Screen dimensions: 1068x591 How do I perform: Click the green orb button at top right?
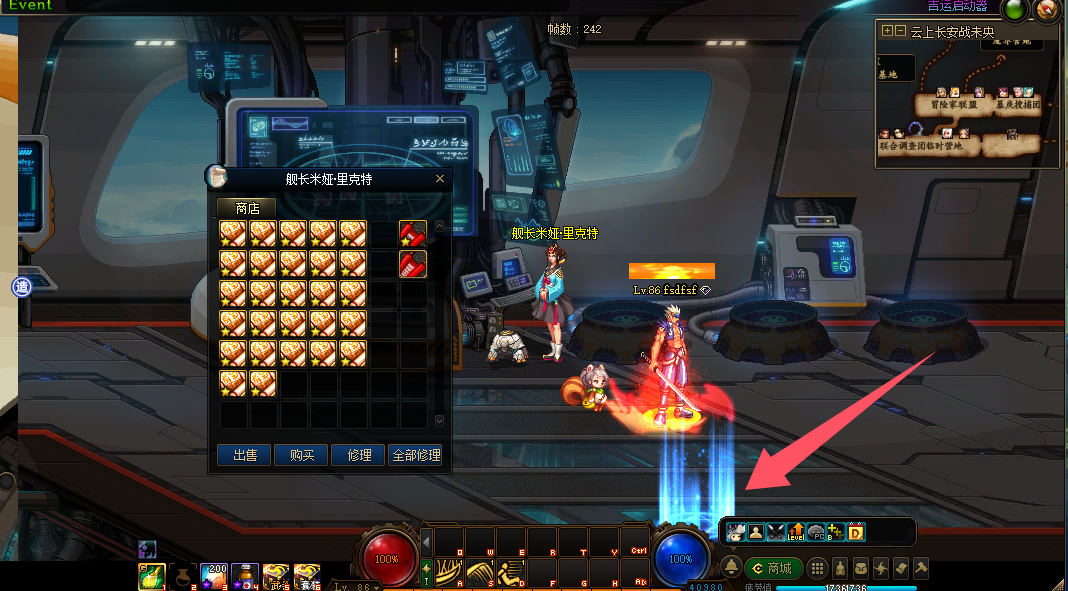pos(1014,11)
